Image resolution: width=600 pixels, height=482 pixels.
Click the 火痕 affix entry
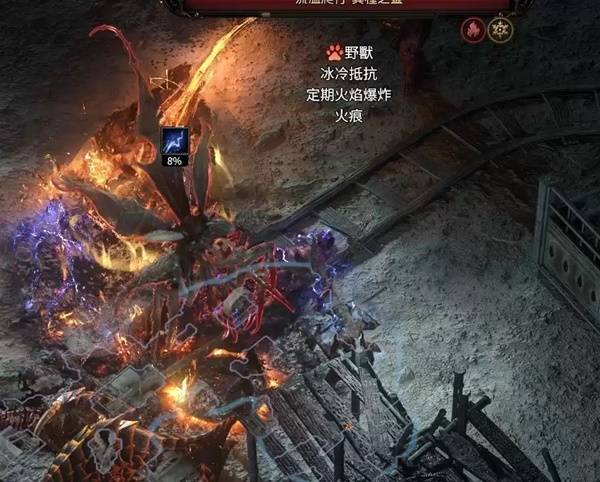point(348,116)
